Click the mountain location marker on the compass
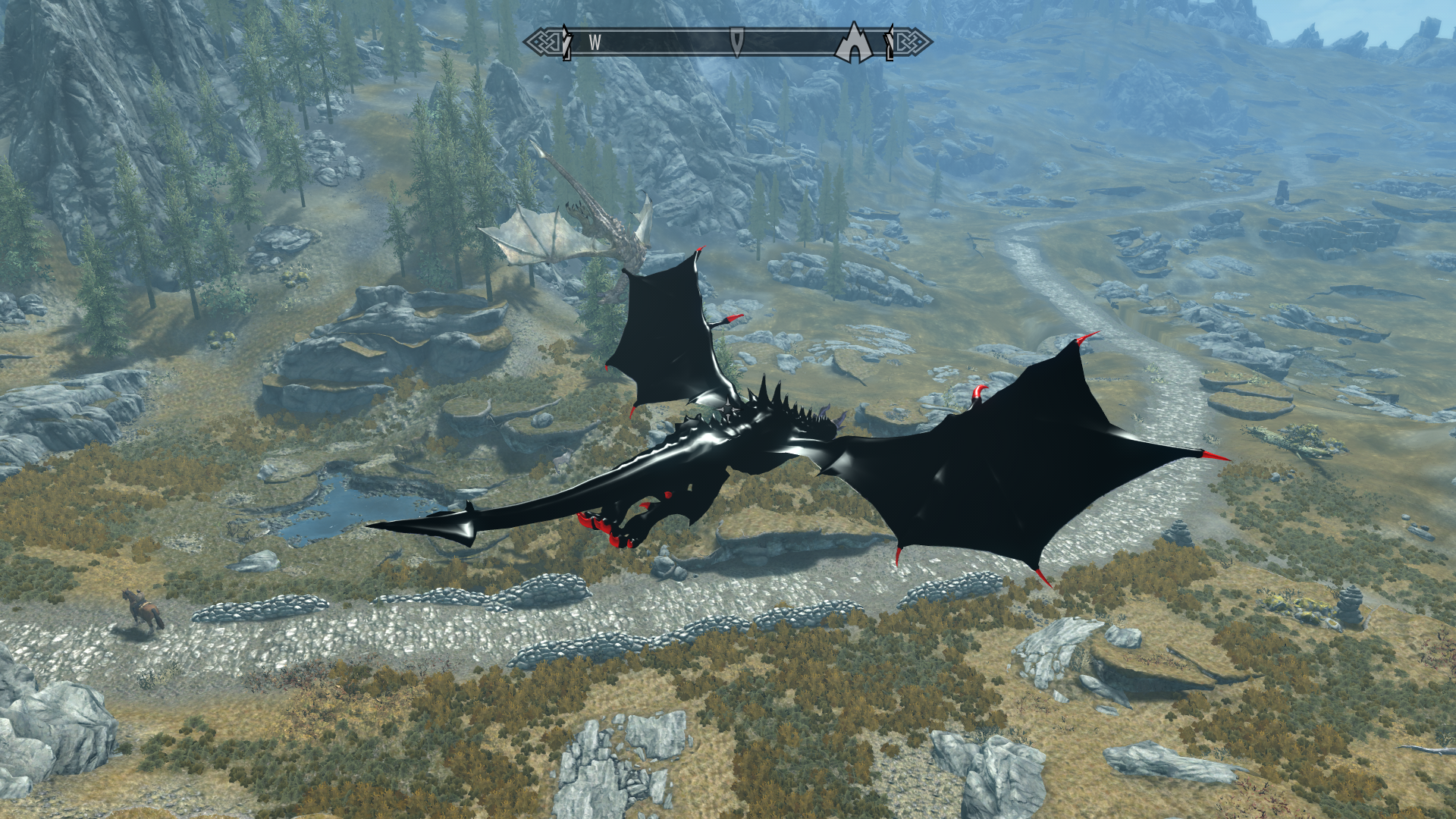This screenshot has width=1456, height=819. pos(855,42)
